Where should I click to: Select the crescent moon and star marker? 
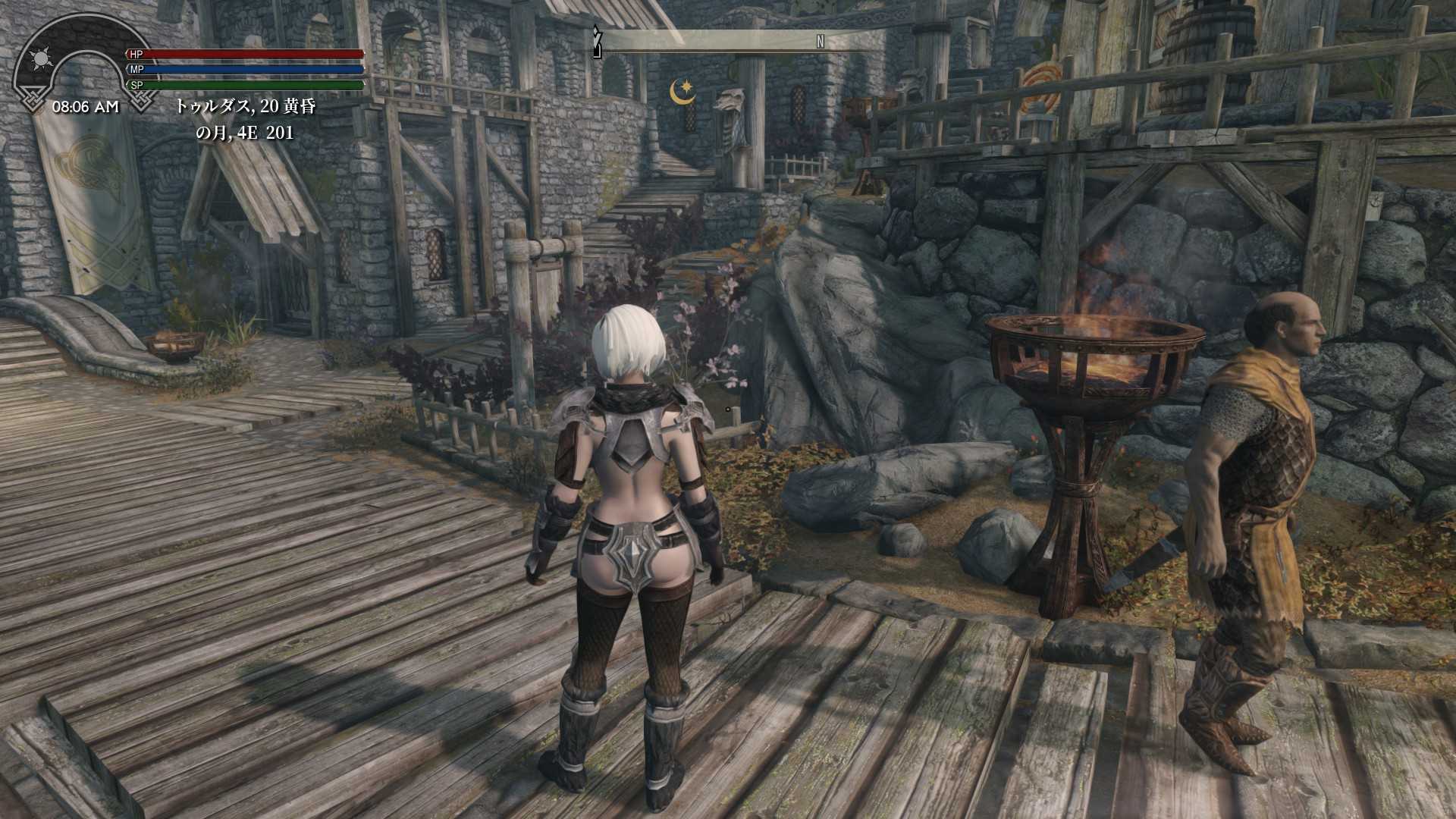point(682,92)
